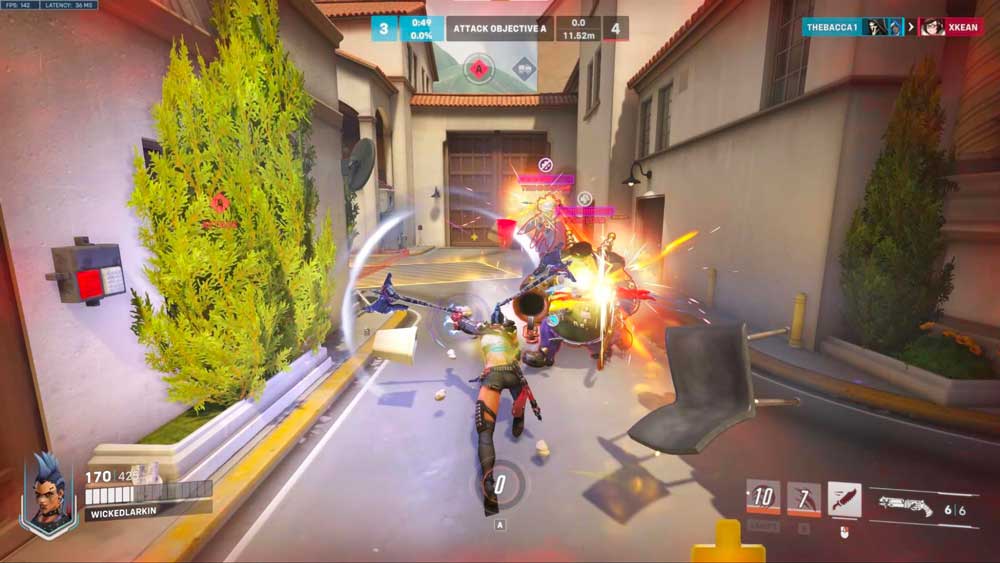The width and height of the screenshot is (1000, 563).
Task: Select the Scattergun weapon icon
Action: pyautogui.click(x=906, y=507)
